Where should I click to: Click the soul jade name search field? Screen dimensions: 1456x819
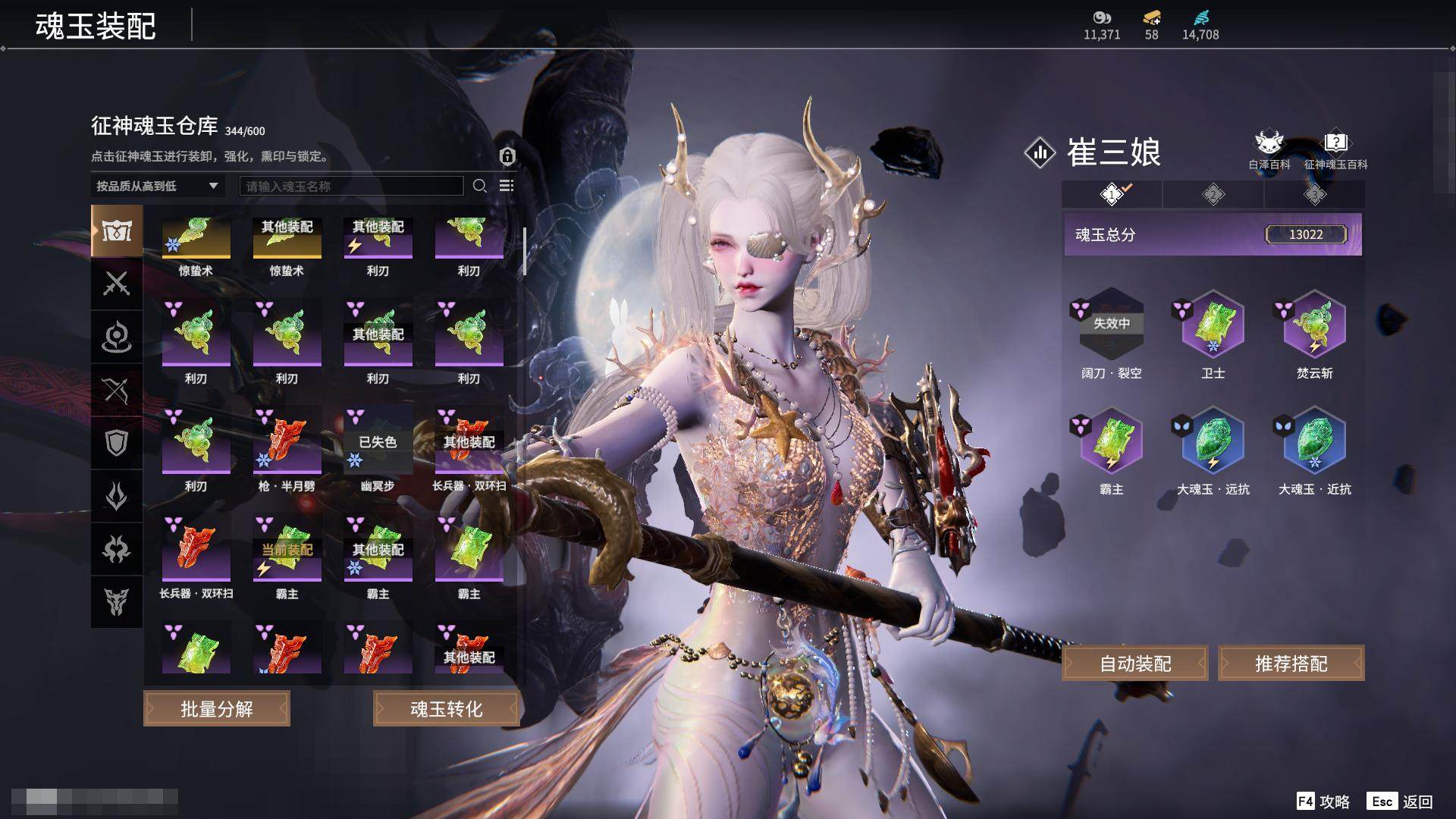tap(351, 186)
